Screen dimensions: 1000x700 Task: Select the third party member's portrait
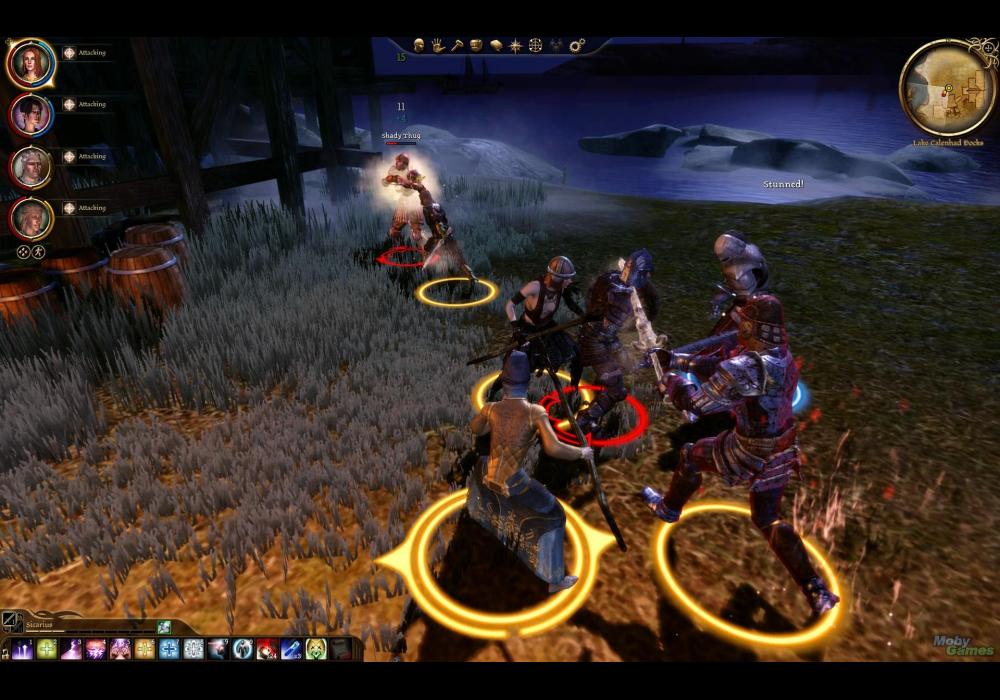[31, 166]
